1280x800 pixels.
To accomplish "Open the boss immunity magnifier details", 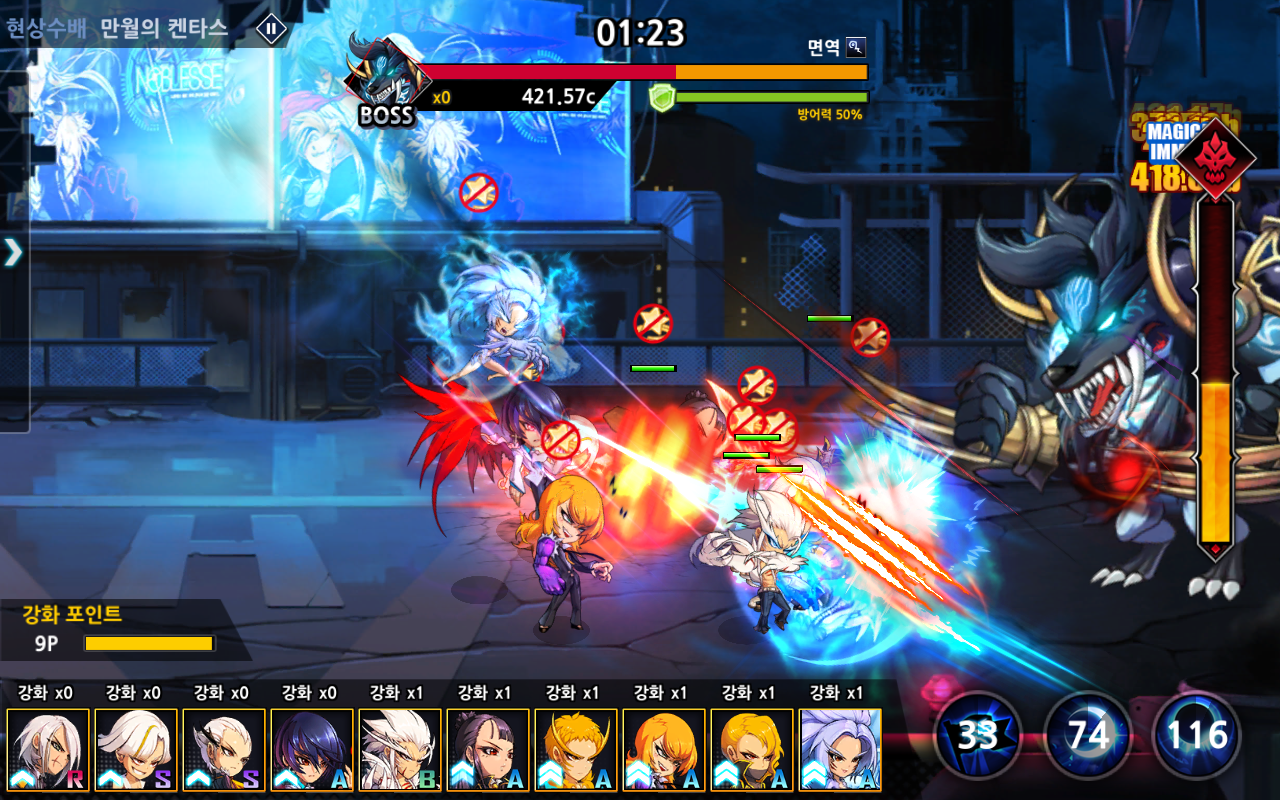I will (855, 47).
